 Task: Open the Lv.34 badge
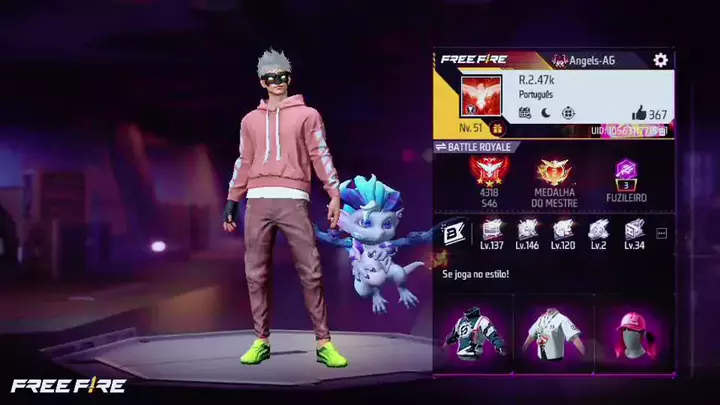tap(633, 232)
